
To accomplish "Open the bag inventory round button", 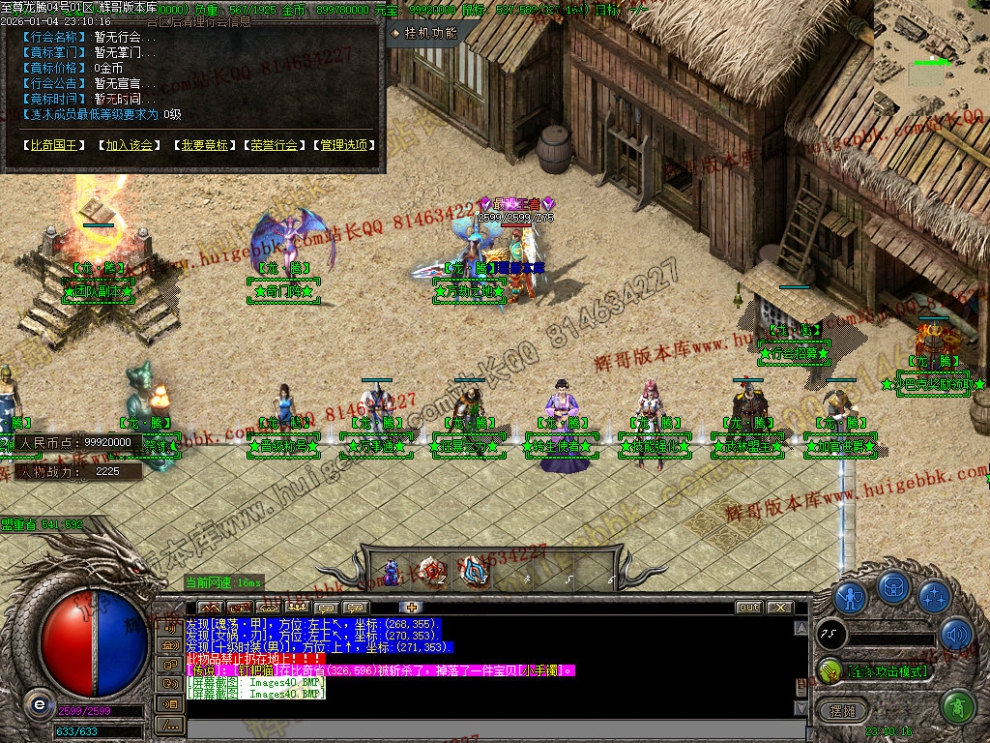I will point(894,587).
